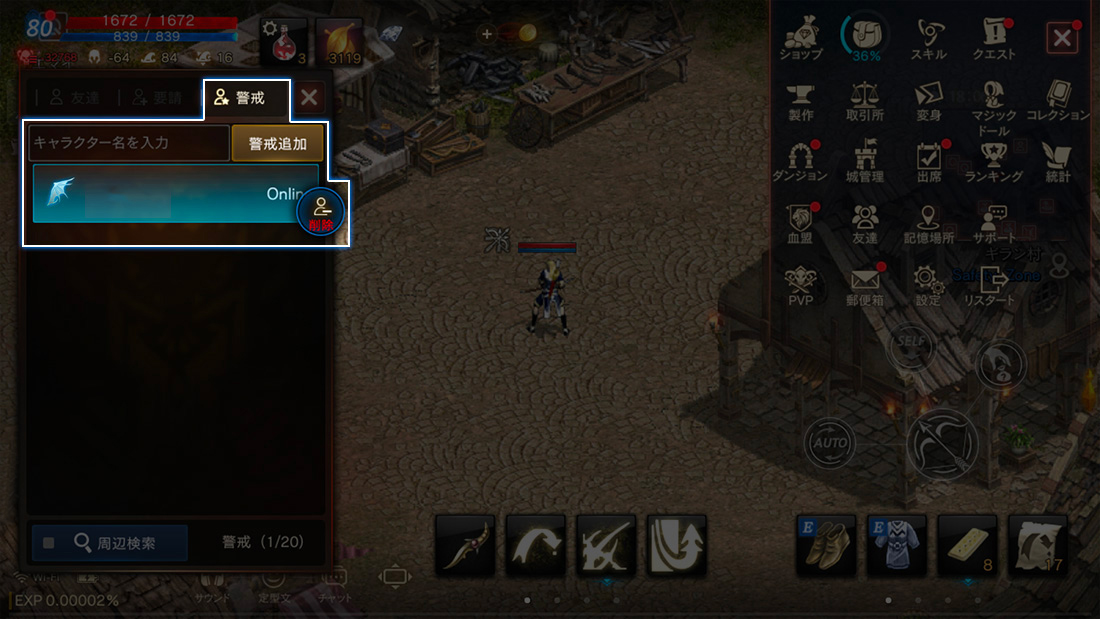1100x619 pixels.
Task: Open the スキル menu
Action: point(927,39)
